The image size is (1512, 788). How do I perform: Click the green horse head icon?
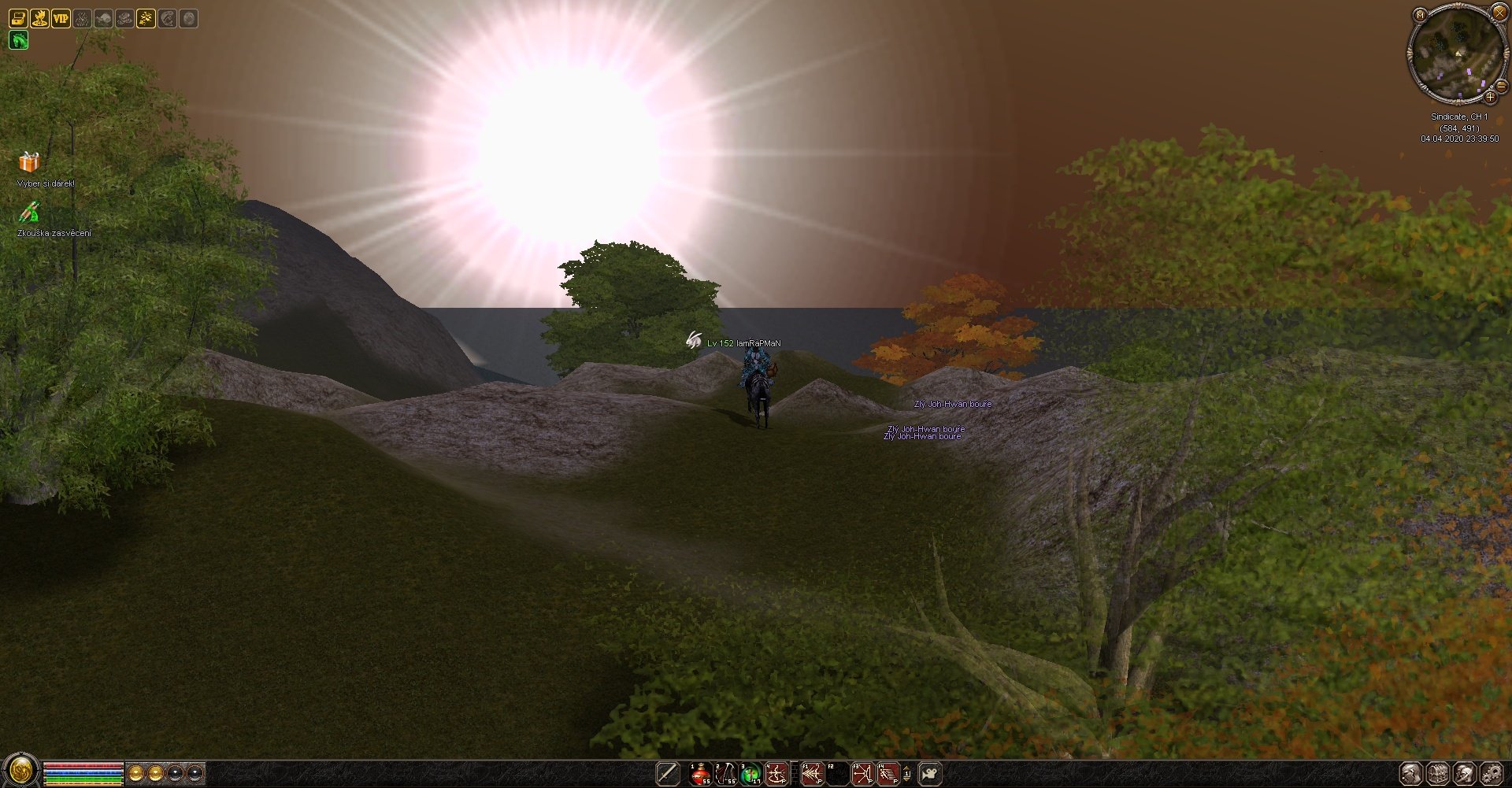(x=18, y=39)
